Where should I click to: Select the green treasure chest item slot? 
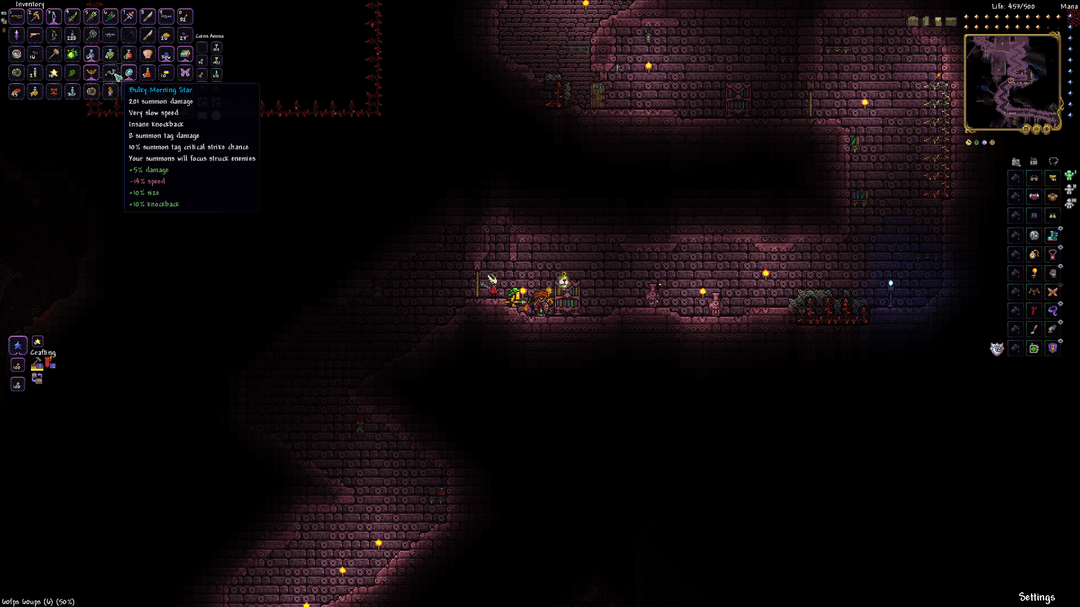[185, 54]
